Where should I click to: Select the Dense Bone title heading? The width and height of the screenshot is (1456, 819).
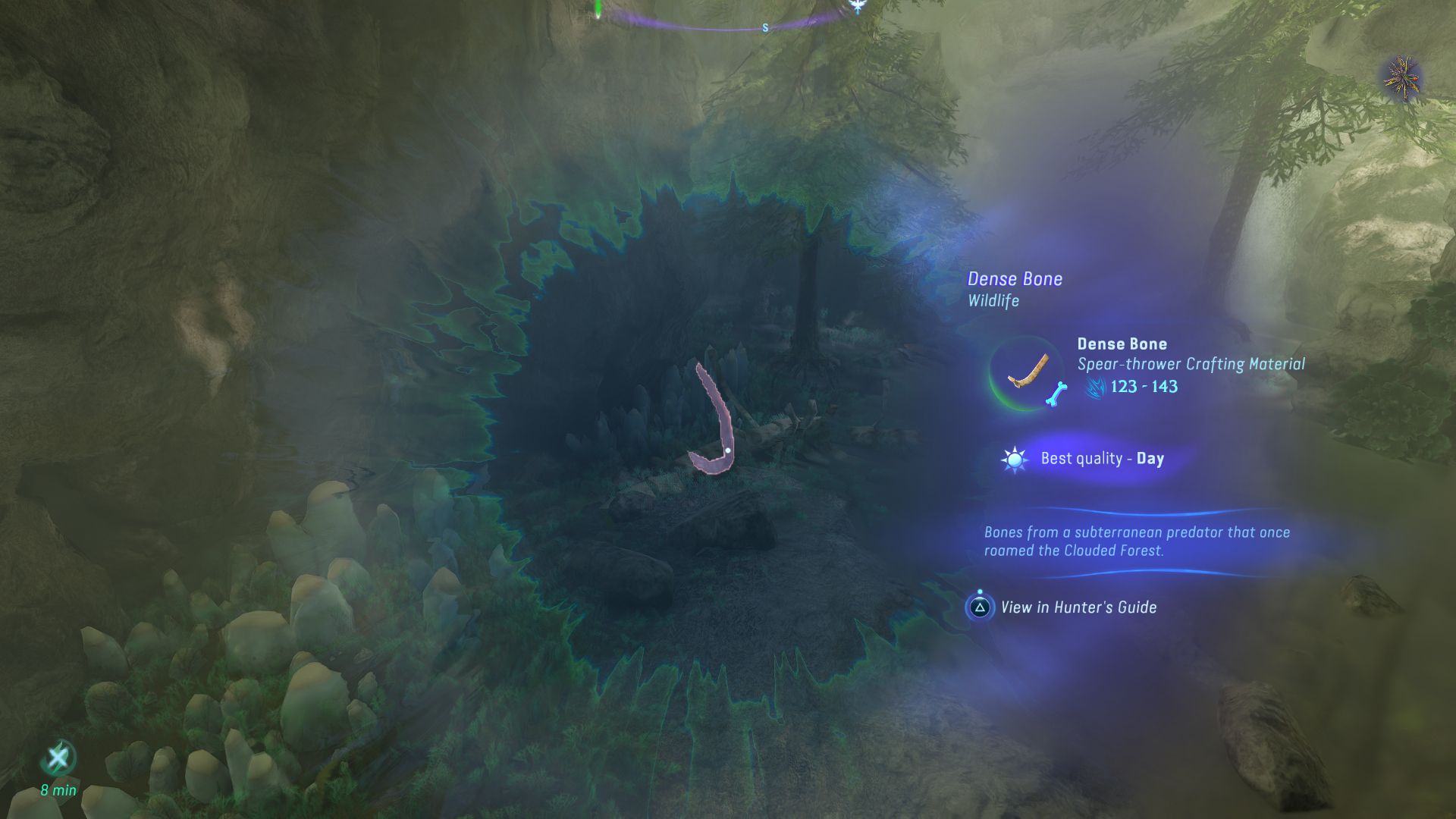coord(1015,278)
